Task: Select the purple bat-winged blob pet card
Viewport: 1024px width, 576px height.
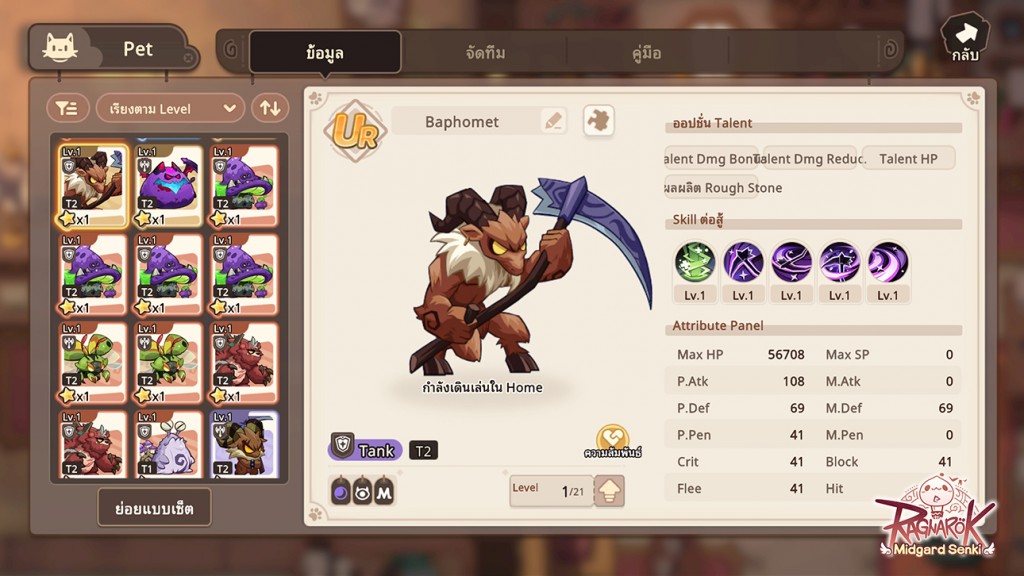Action: (x=168, y=186)
